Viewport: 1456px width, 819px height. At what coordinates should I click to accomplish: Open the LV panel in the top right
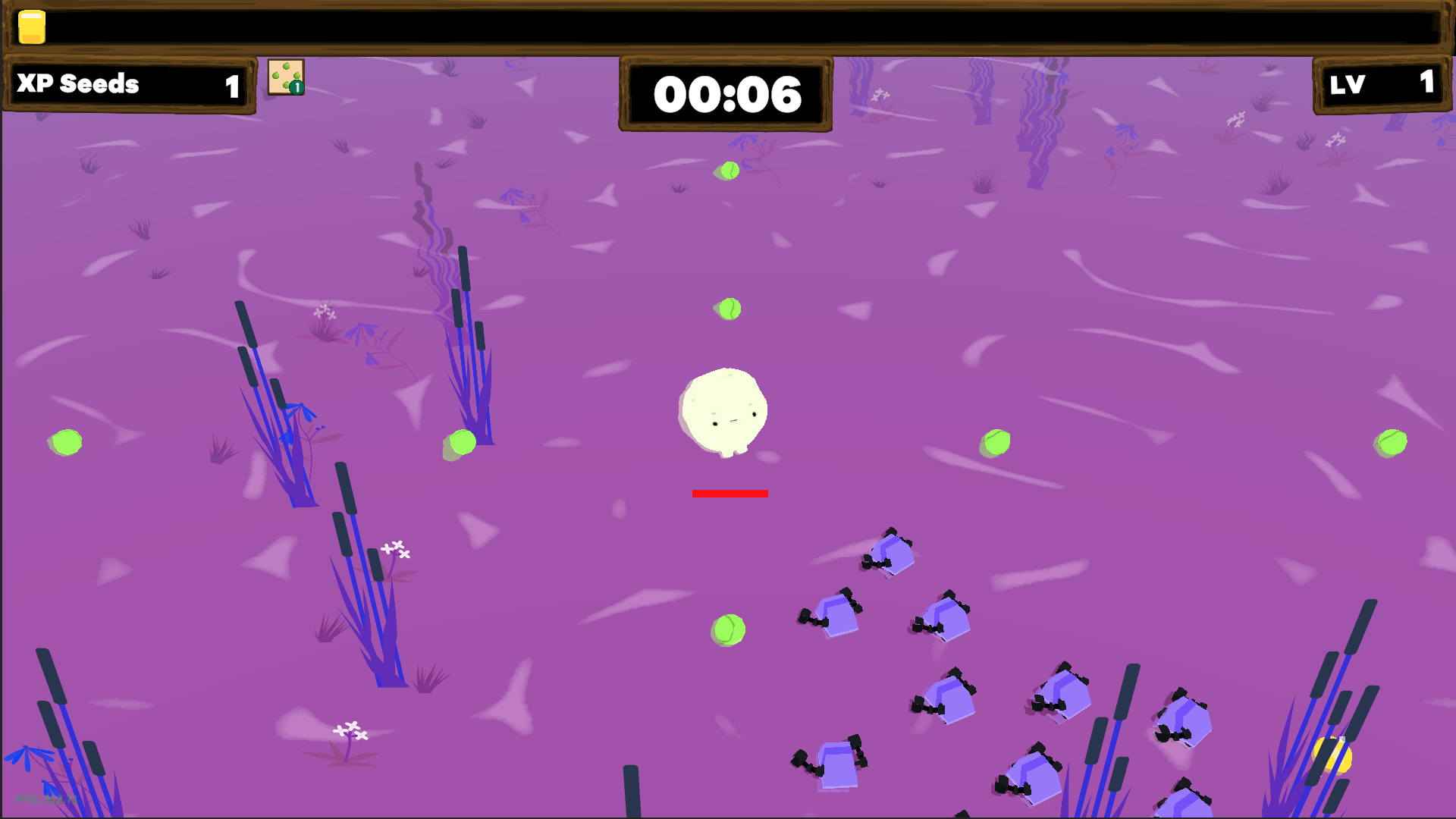pos(1380,84)
